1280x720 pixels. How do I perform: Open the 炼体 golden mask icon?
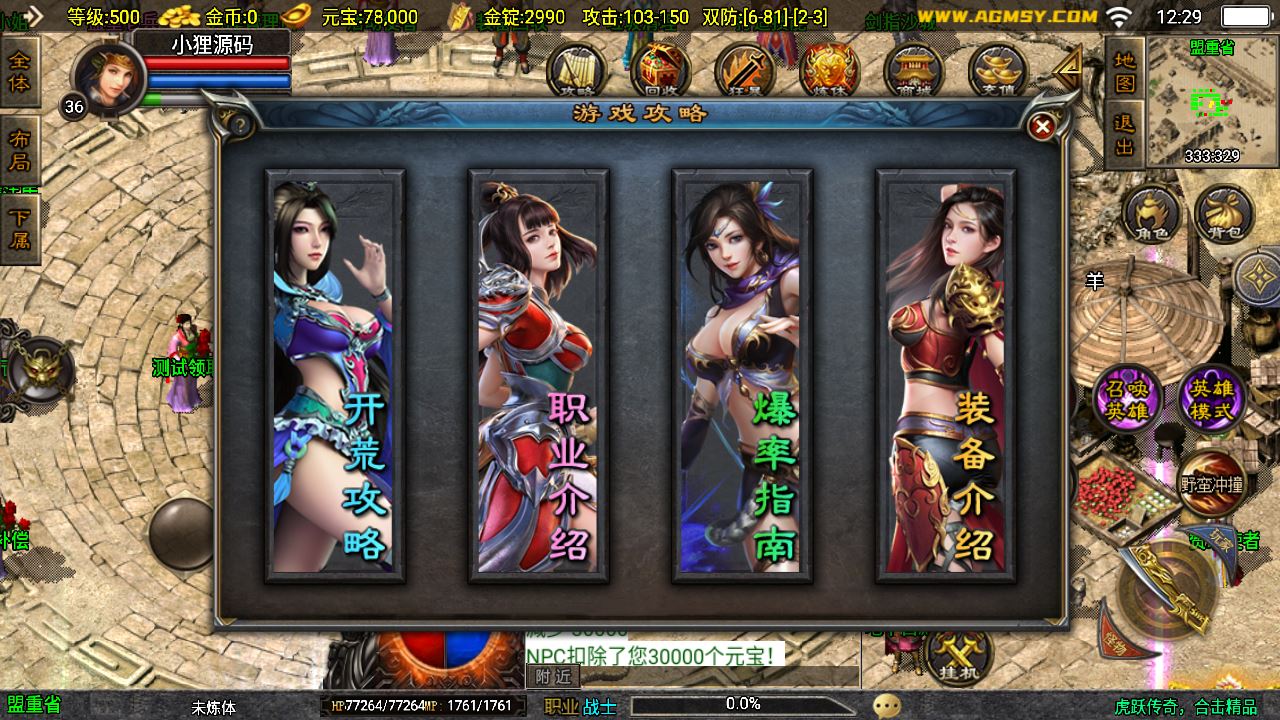click(830, 72)
